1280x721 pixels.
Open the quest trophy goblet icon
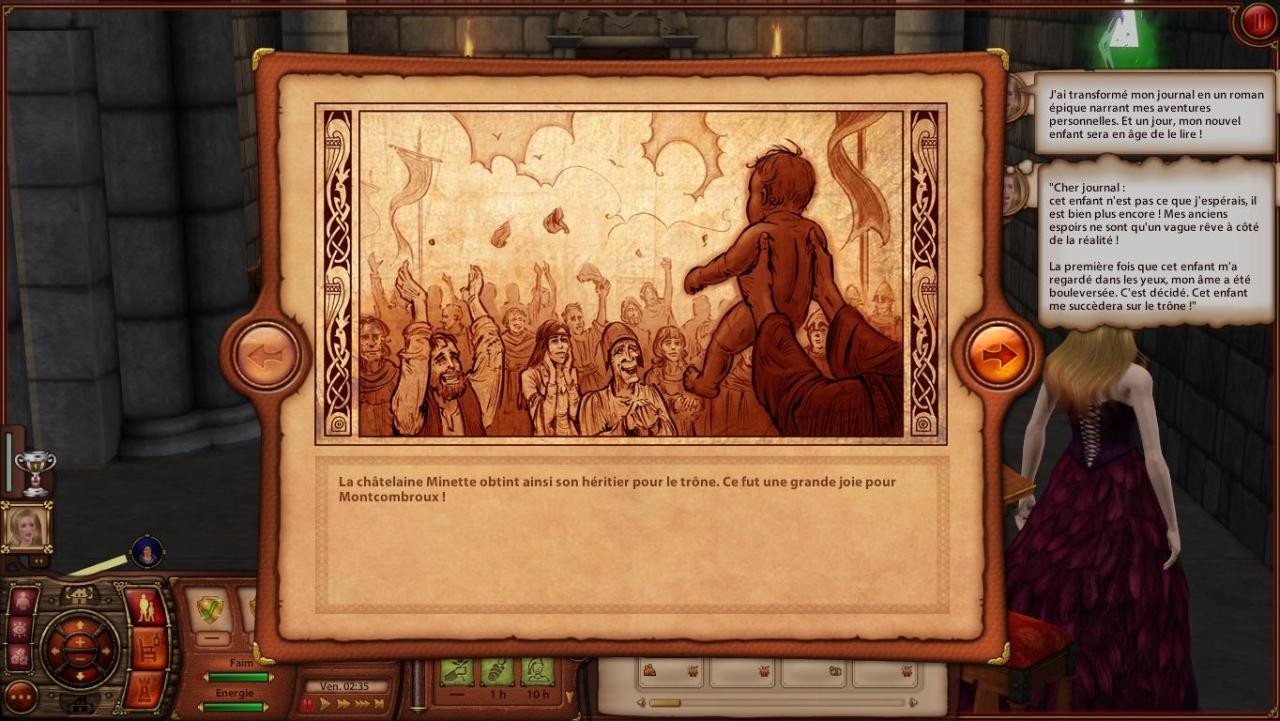point(35,471)
